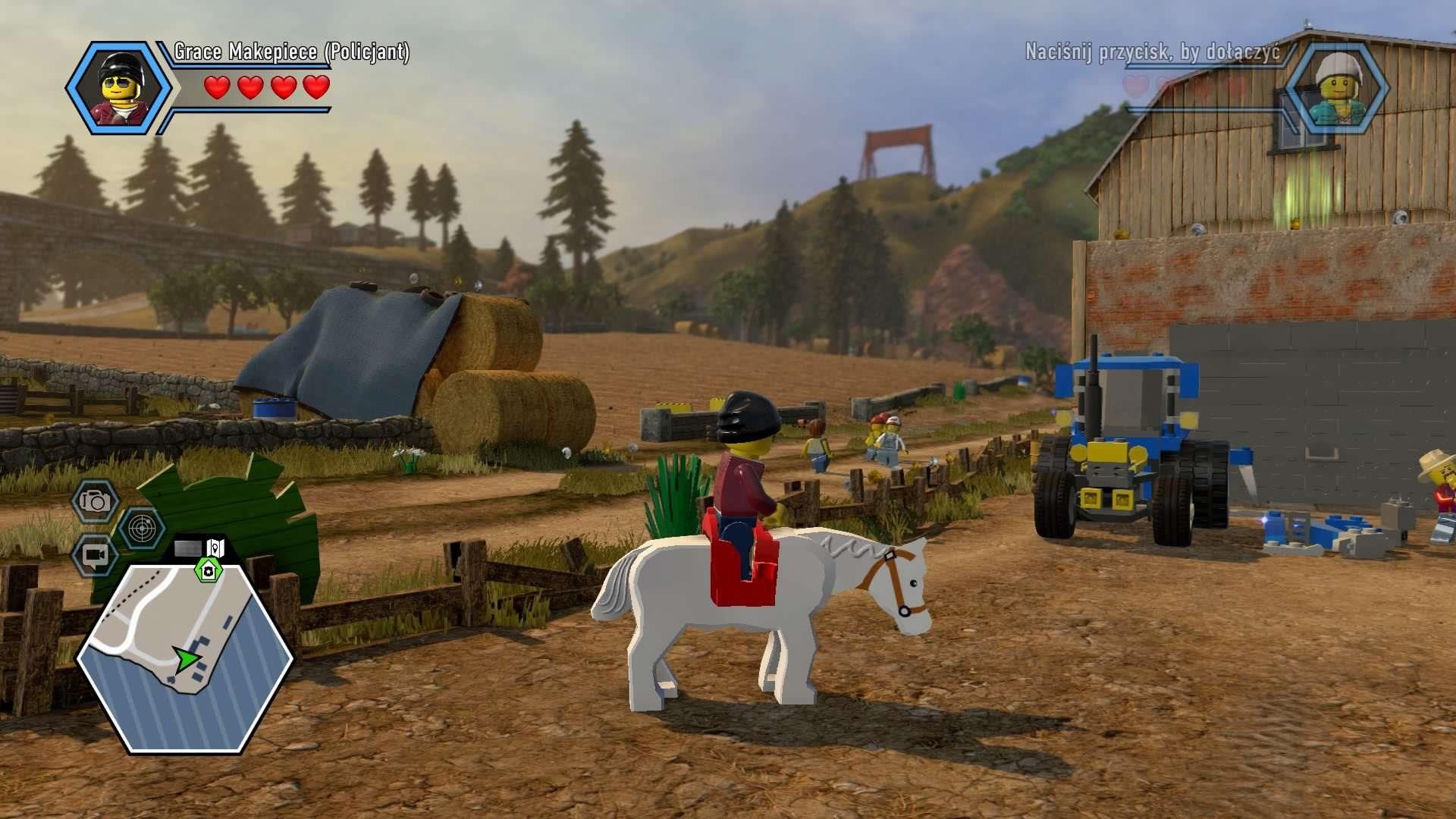Click the grey ticket icon beside the map icon
The height and width of the screenshot is (819, 1456).
(x=188, y=548)
